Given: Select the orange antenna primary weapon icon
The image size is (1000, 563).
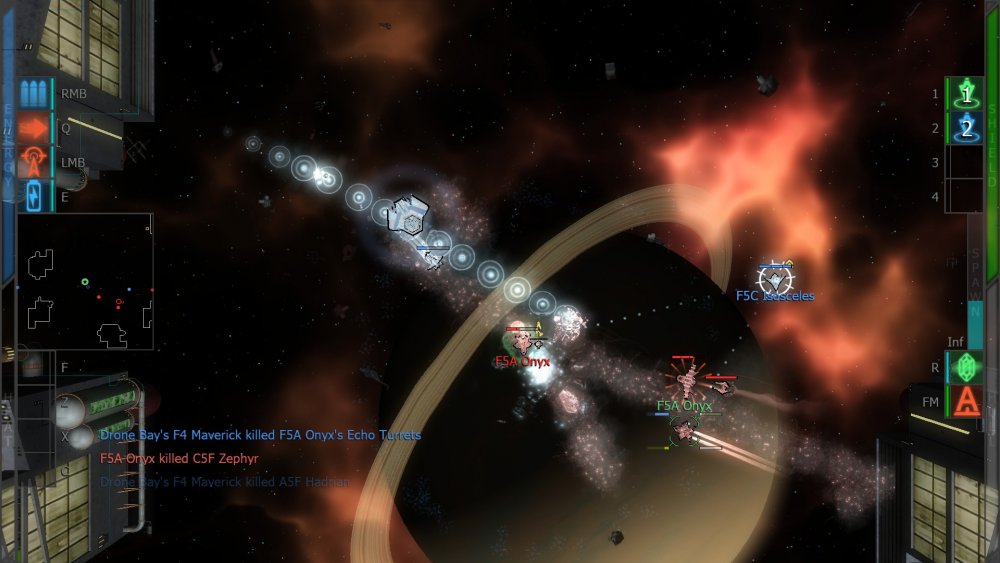Looking at the screenshot, I should 34,161.
